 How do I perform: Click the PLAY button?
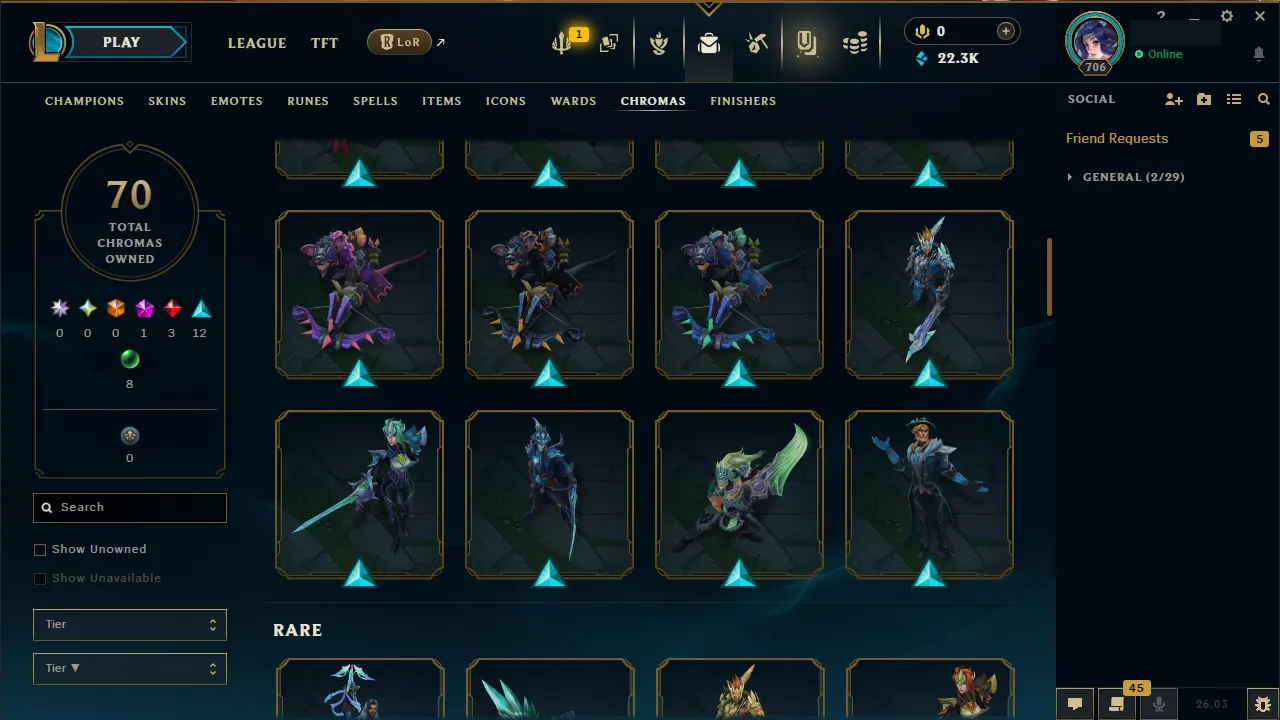tap(121, 42)
